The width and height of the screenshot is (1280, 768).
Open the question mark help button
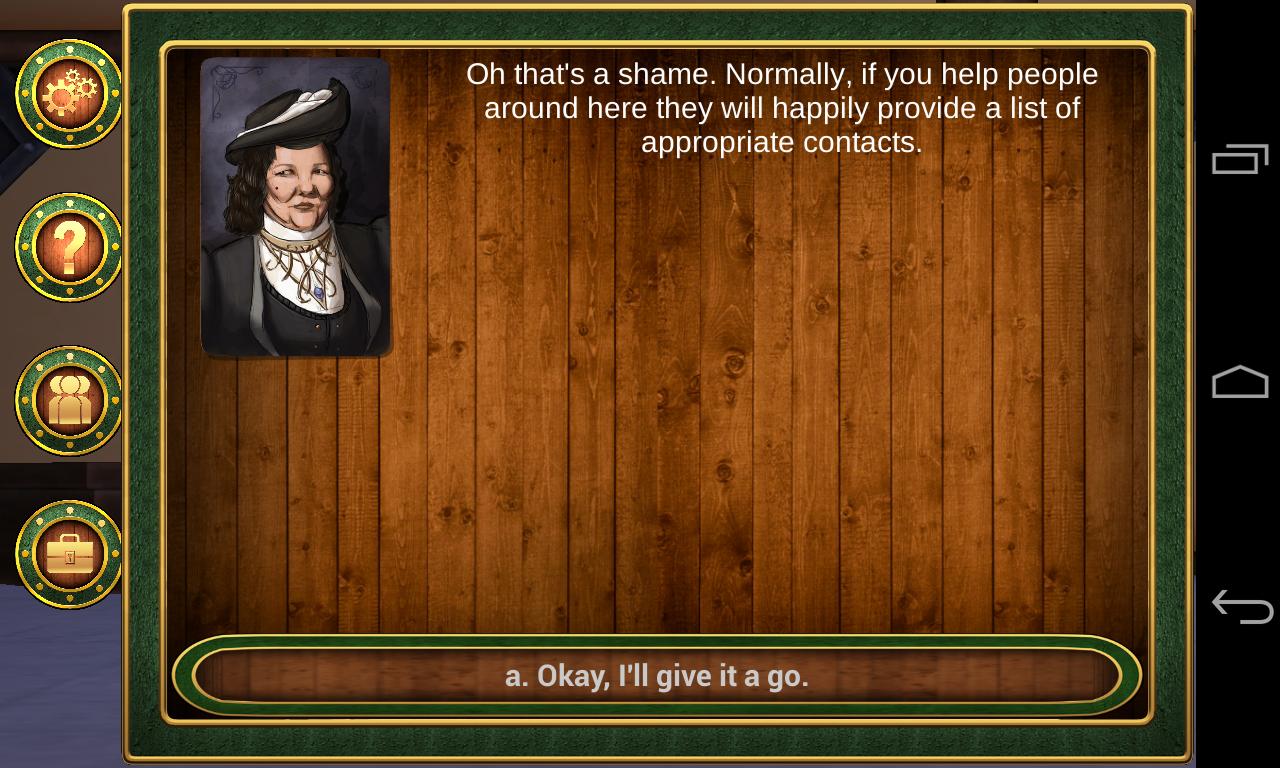point(69,247)
